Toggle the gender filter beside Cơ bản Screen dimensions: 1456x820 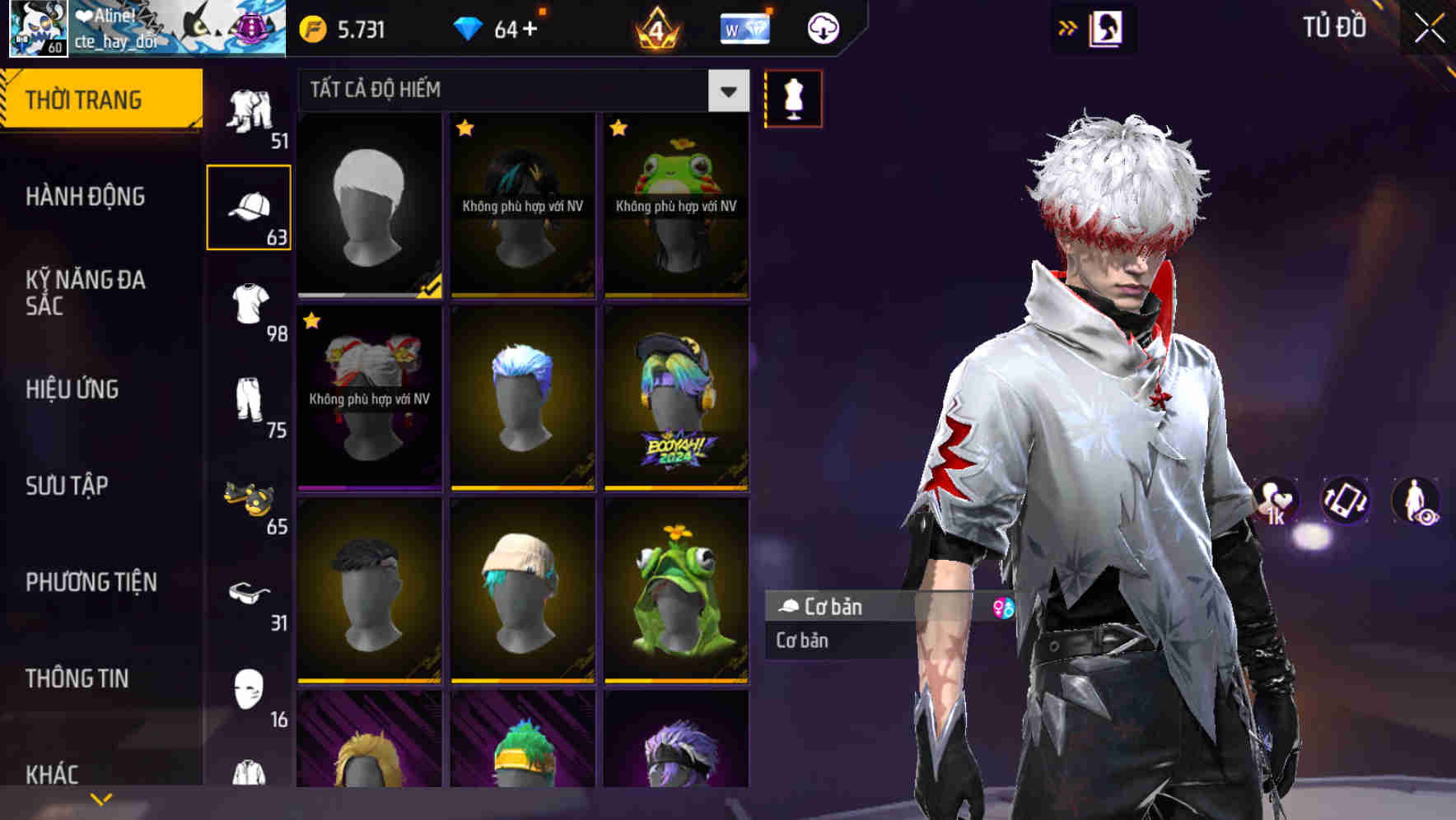point(1001,607)
